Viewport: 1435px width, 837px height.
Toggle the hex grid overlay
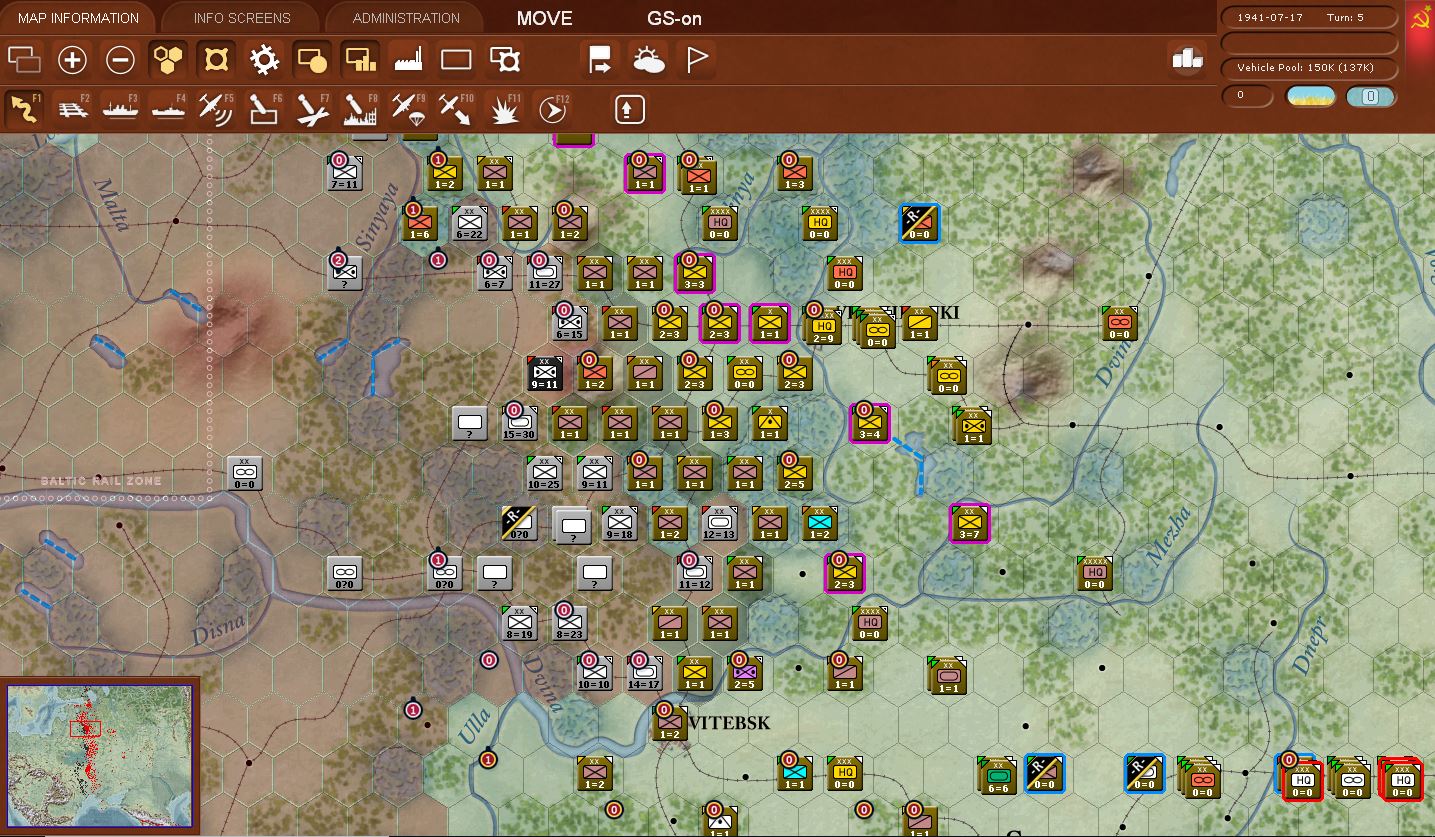pyautogui.click(x=168, y=59)
